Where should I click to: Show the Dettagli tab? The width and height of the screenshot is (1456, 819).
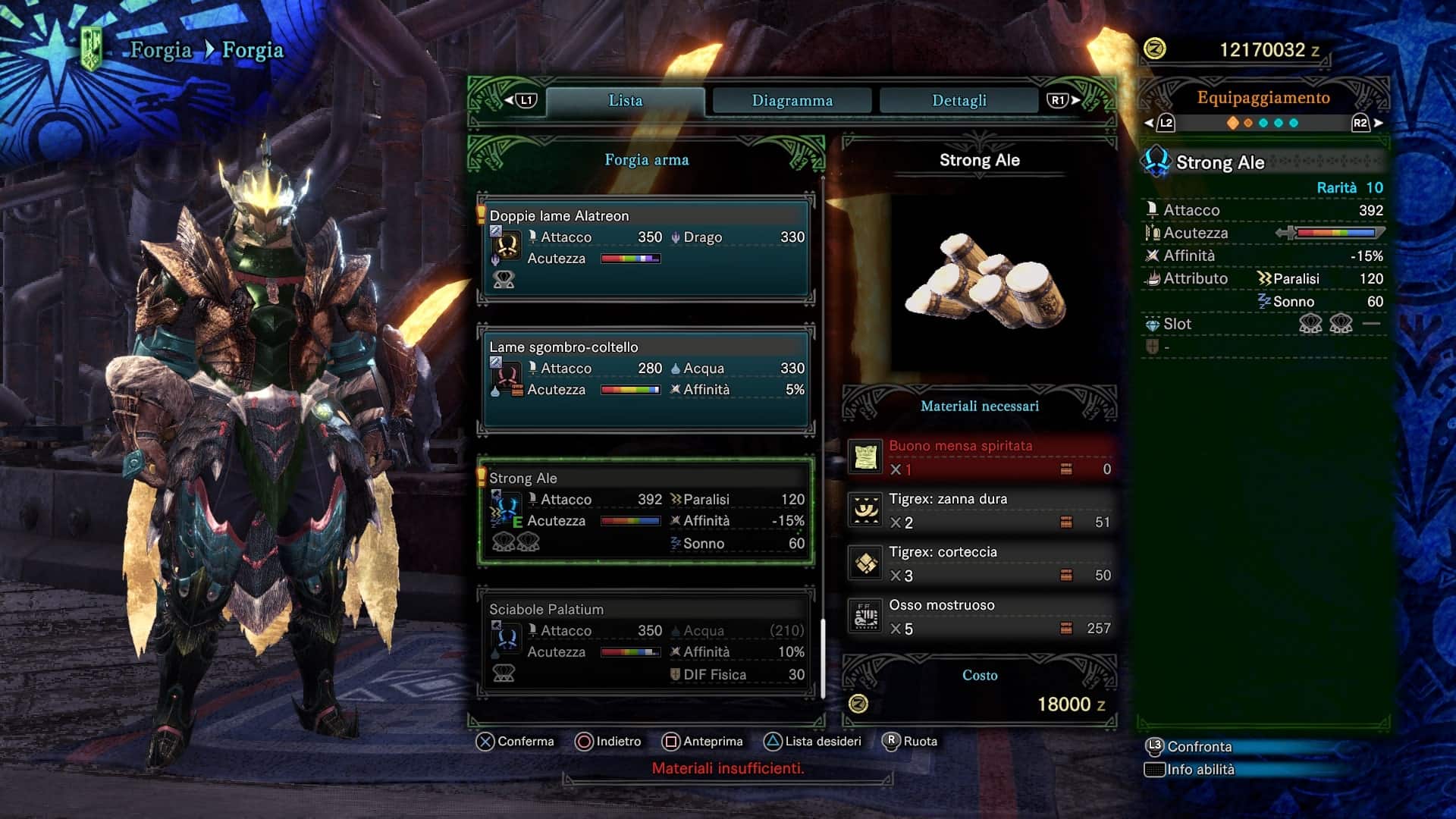959,101
